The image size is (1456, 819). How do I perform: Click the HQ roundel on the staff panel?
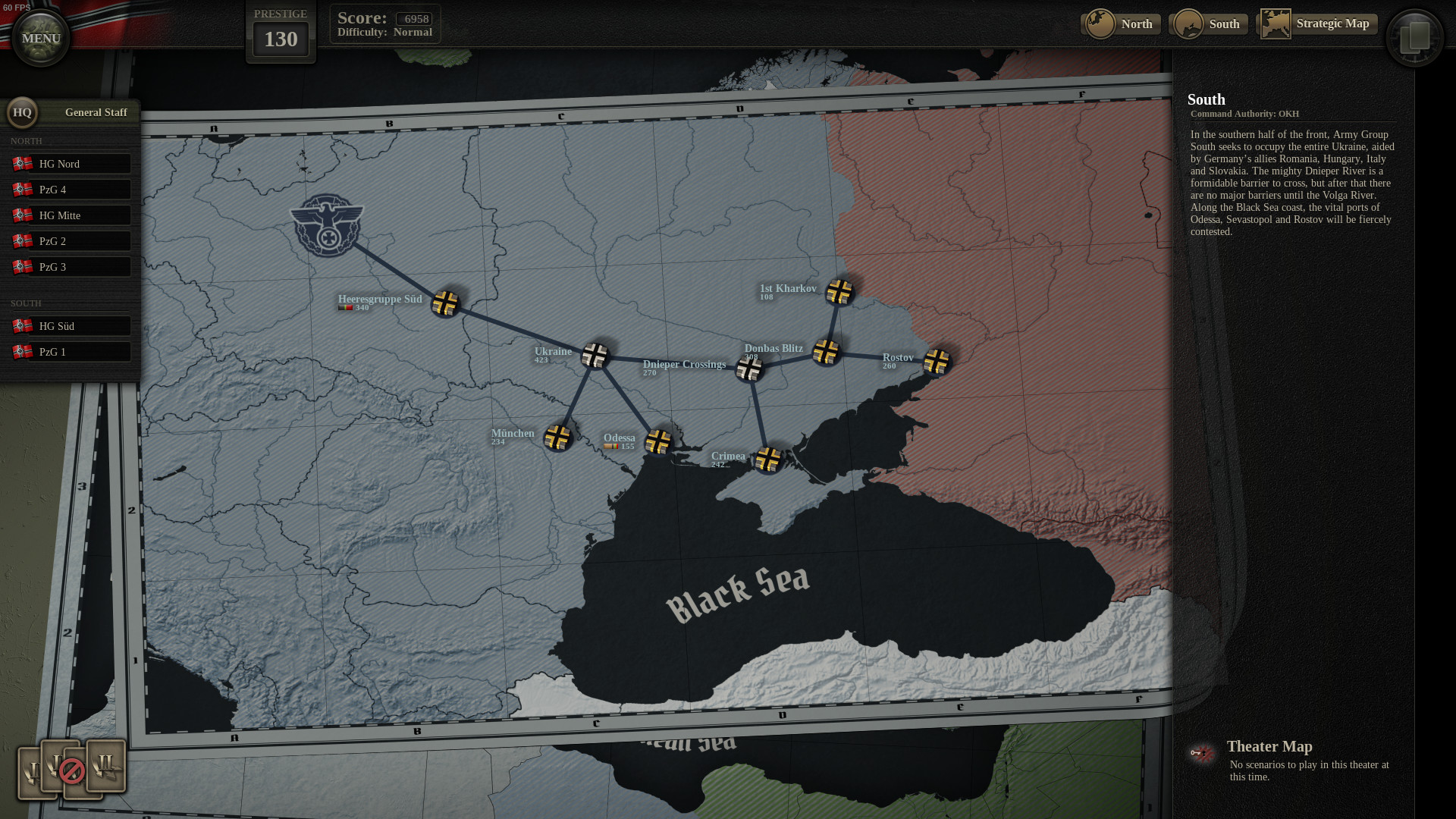[x=22, y=113]
